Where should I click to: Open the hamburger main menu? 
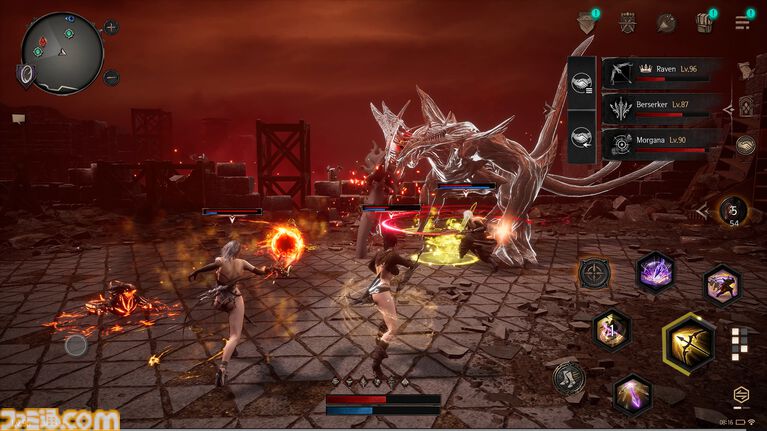pos(743,22)
